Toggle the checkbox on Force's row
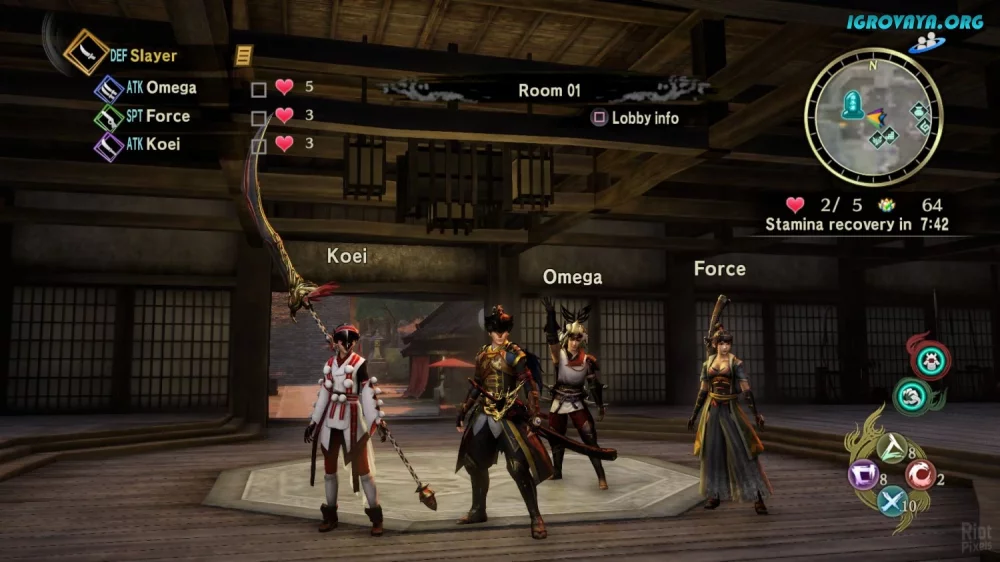The height and width of the screenshot is (562, 1000). tap(259, 117)
